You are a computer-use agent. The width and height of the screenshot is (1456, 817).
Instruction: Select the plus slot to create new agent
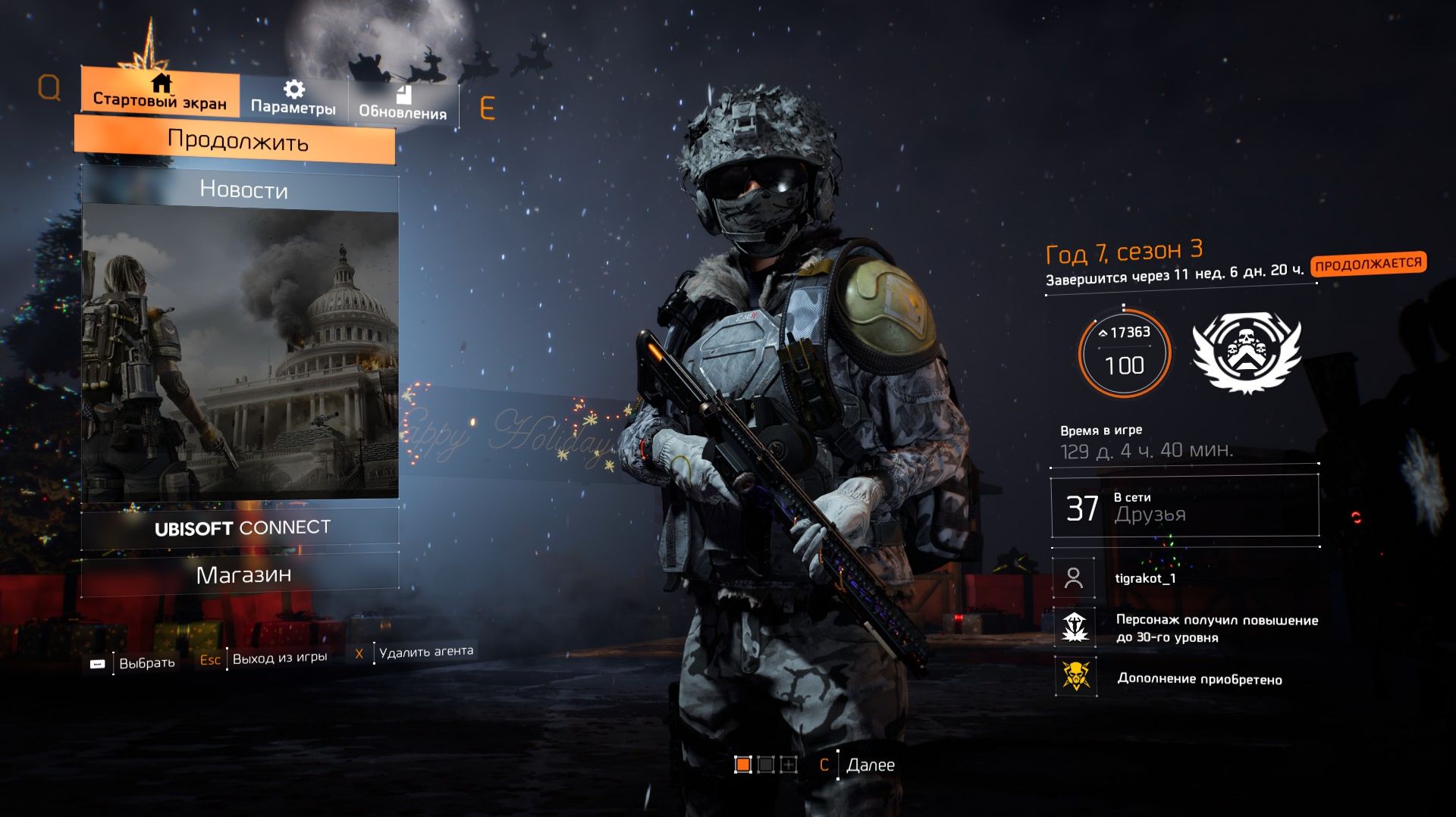click(x=789, y=764)
